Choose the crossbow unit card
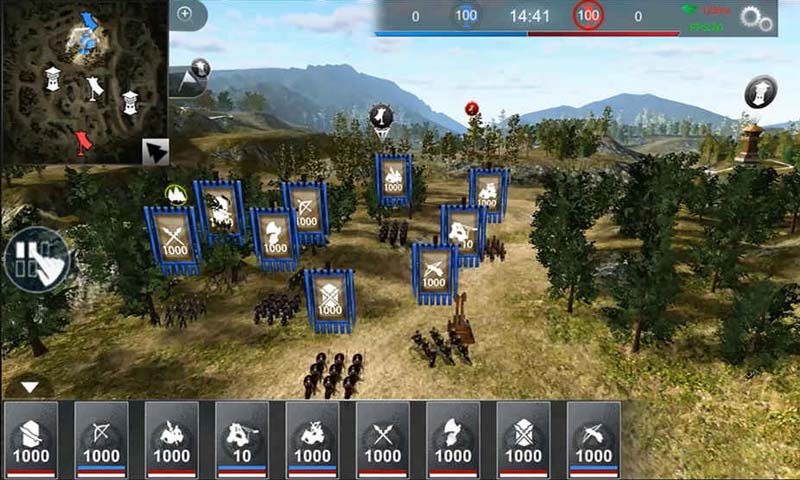Viewport: 800px width, 480px height. pos(594,439)
